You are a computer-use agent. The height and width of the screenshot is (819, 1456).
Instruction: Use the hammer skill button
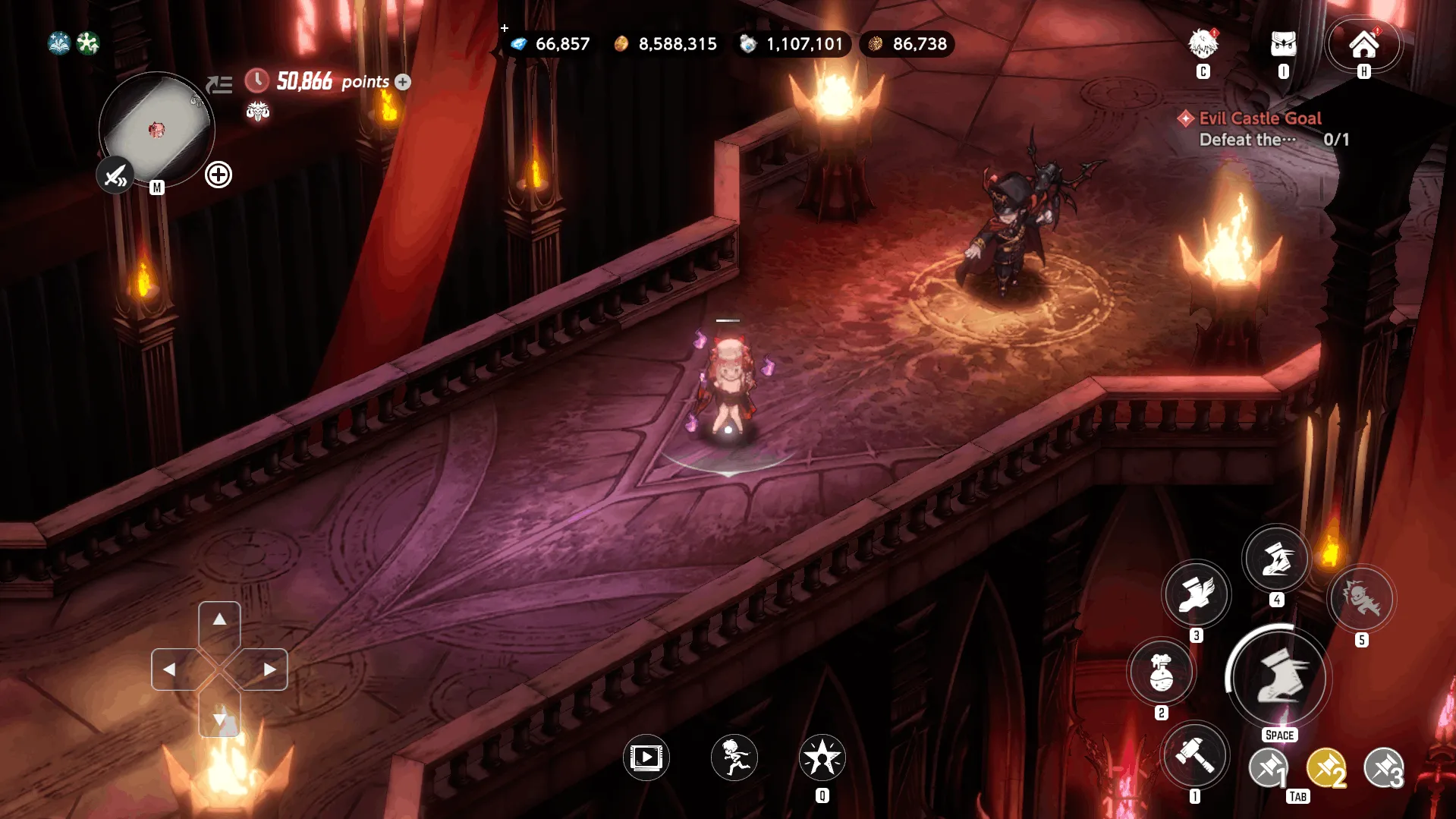(x=1194, y=754)
